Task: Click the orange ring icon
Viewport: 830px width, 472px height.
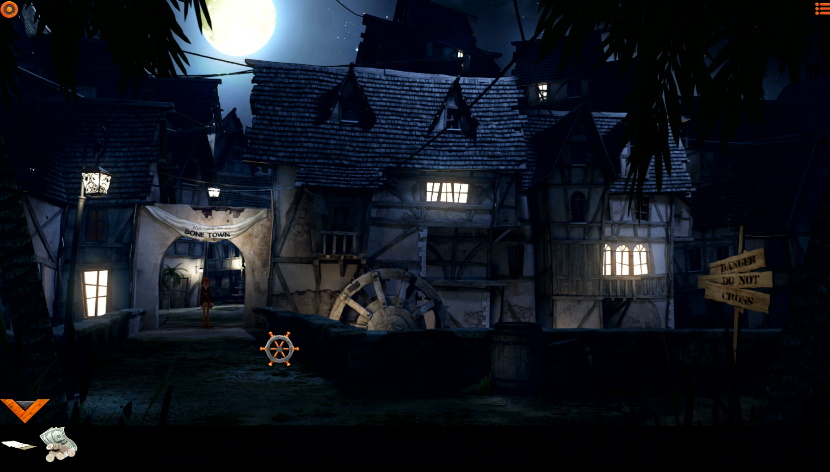Action: click(x=9, y=9)
